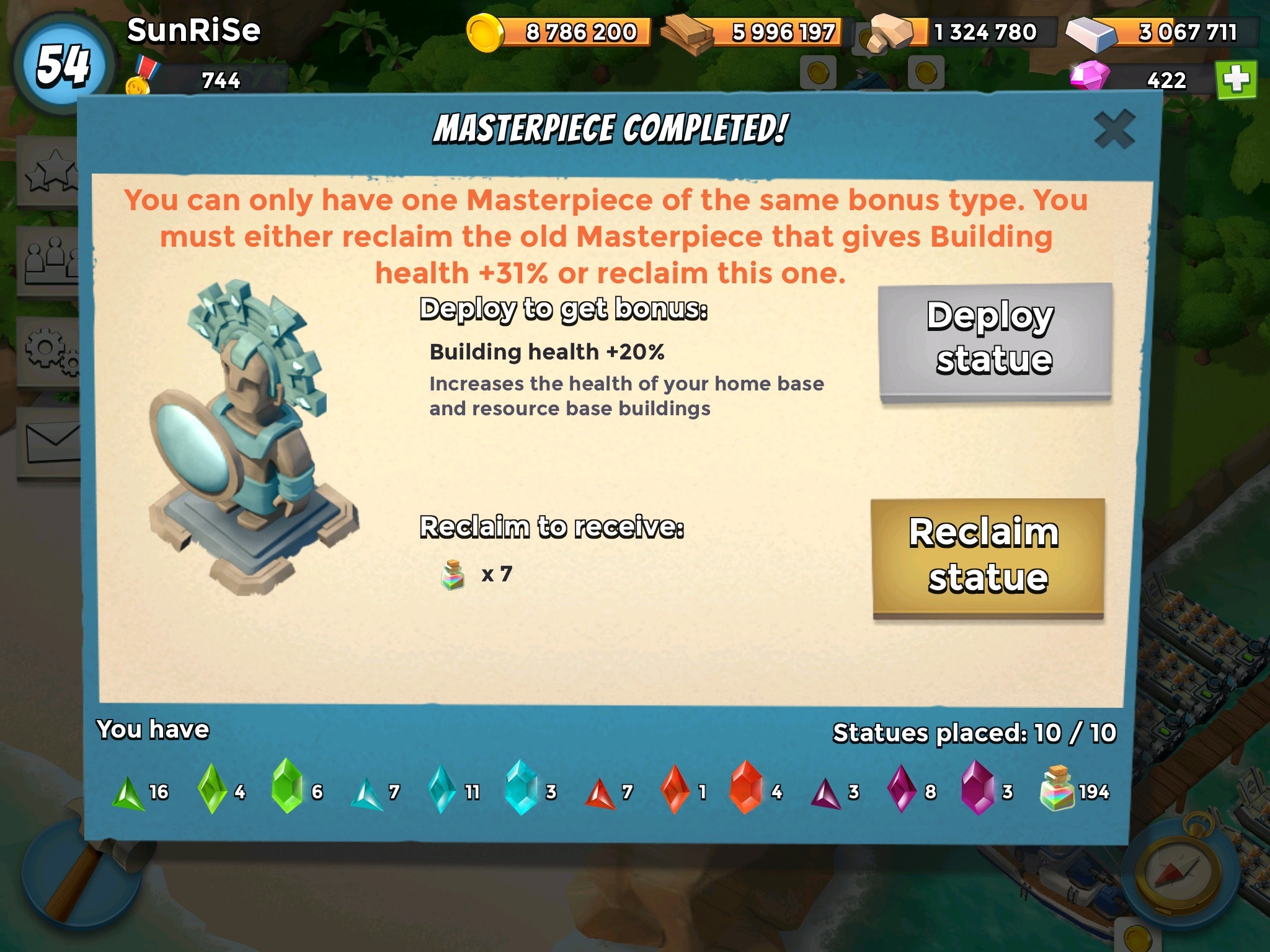1270x952 pixels.
Task: Close the Masterpiece Completed dialog
Action: [1114, 130]
